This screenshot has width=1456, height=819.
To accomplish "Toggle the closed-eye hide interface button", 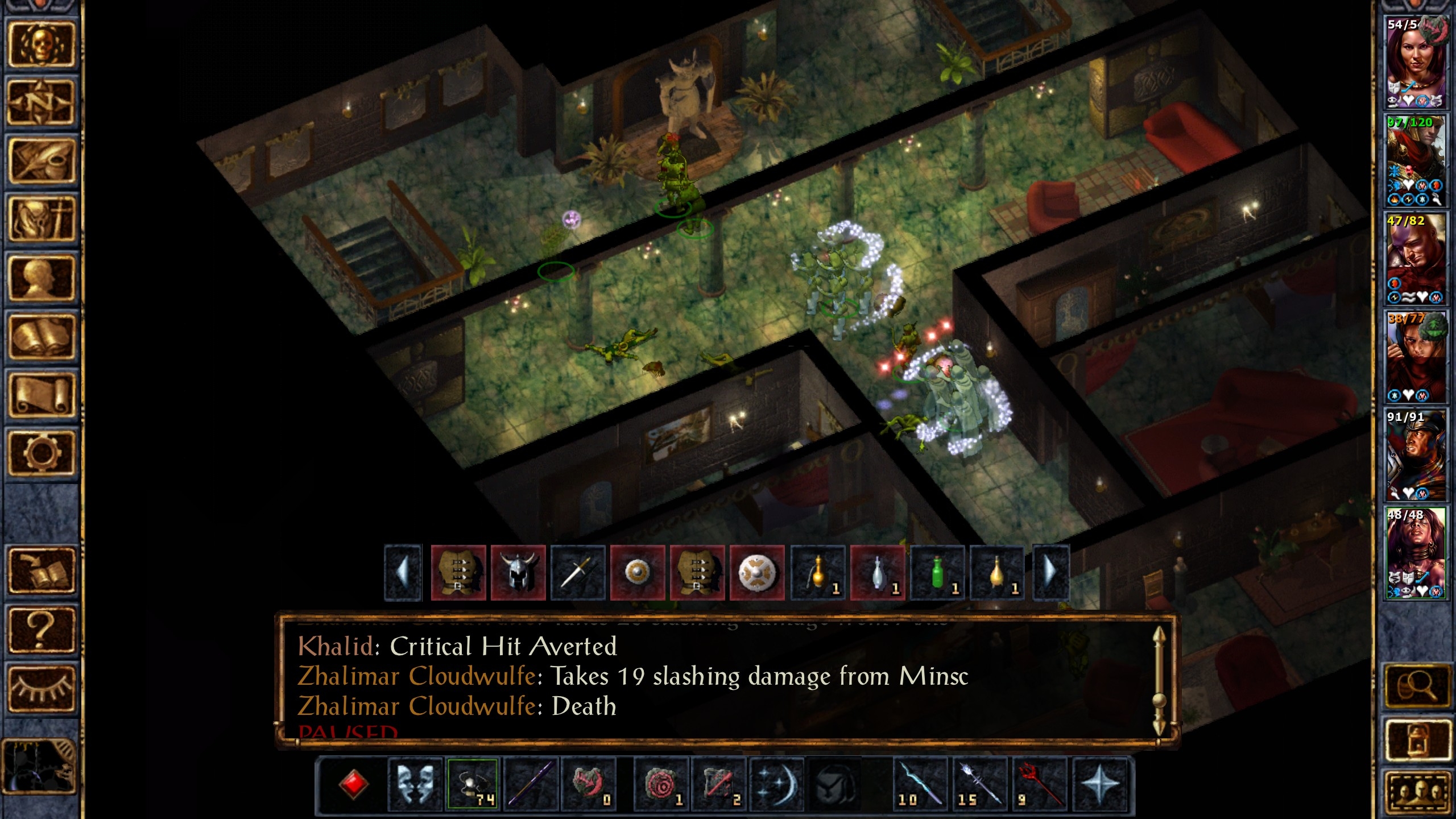I will click(x=41, y=688).
